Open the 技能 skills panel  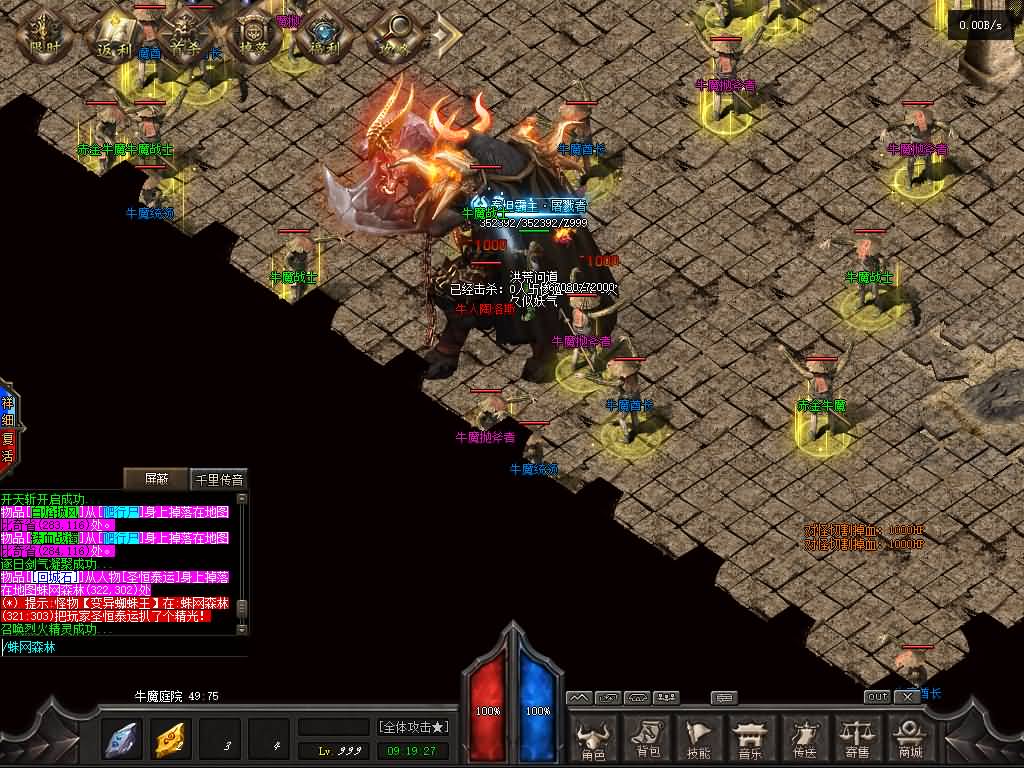tap(699, 736)
